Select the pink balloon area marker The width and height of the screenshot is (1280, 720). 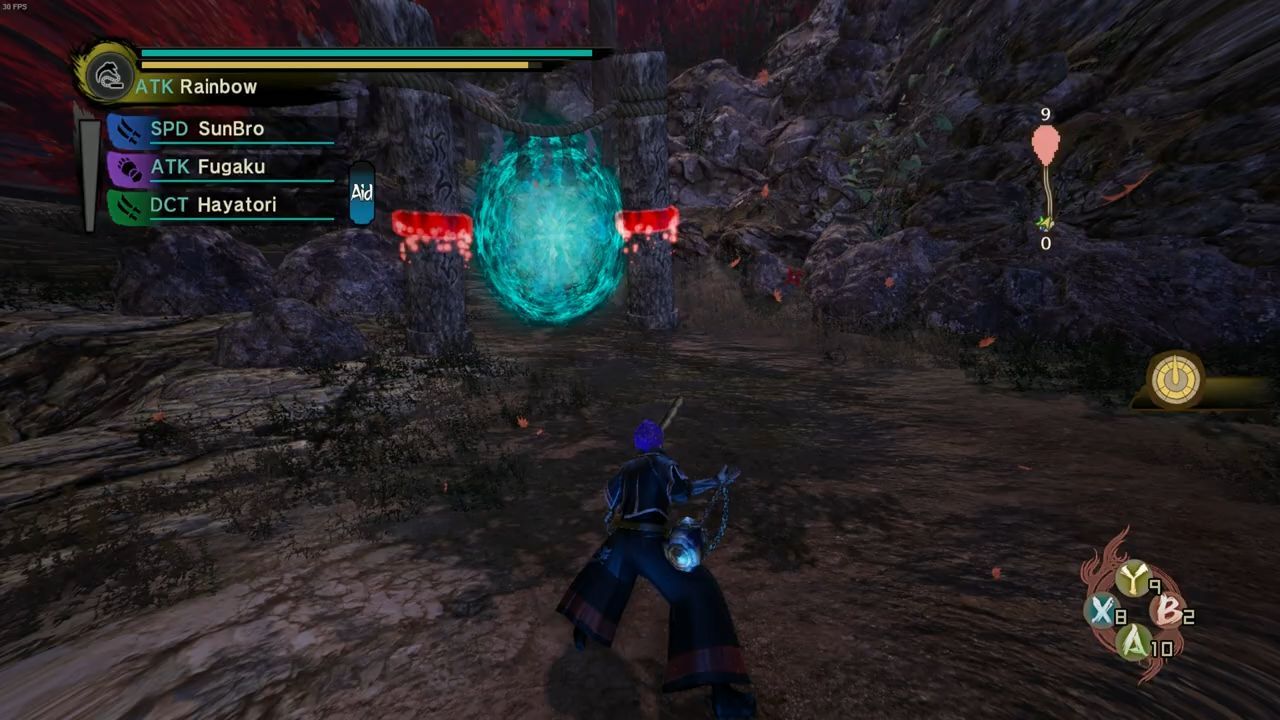(x=1046, y=144)
